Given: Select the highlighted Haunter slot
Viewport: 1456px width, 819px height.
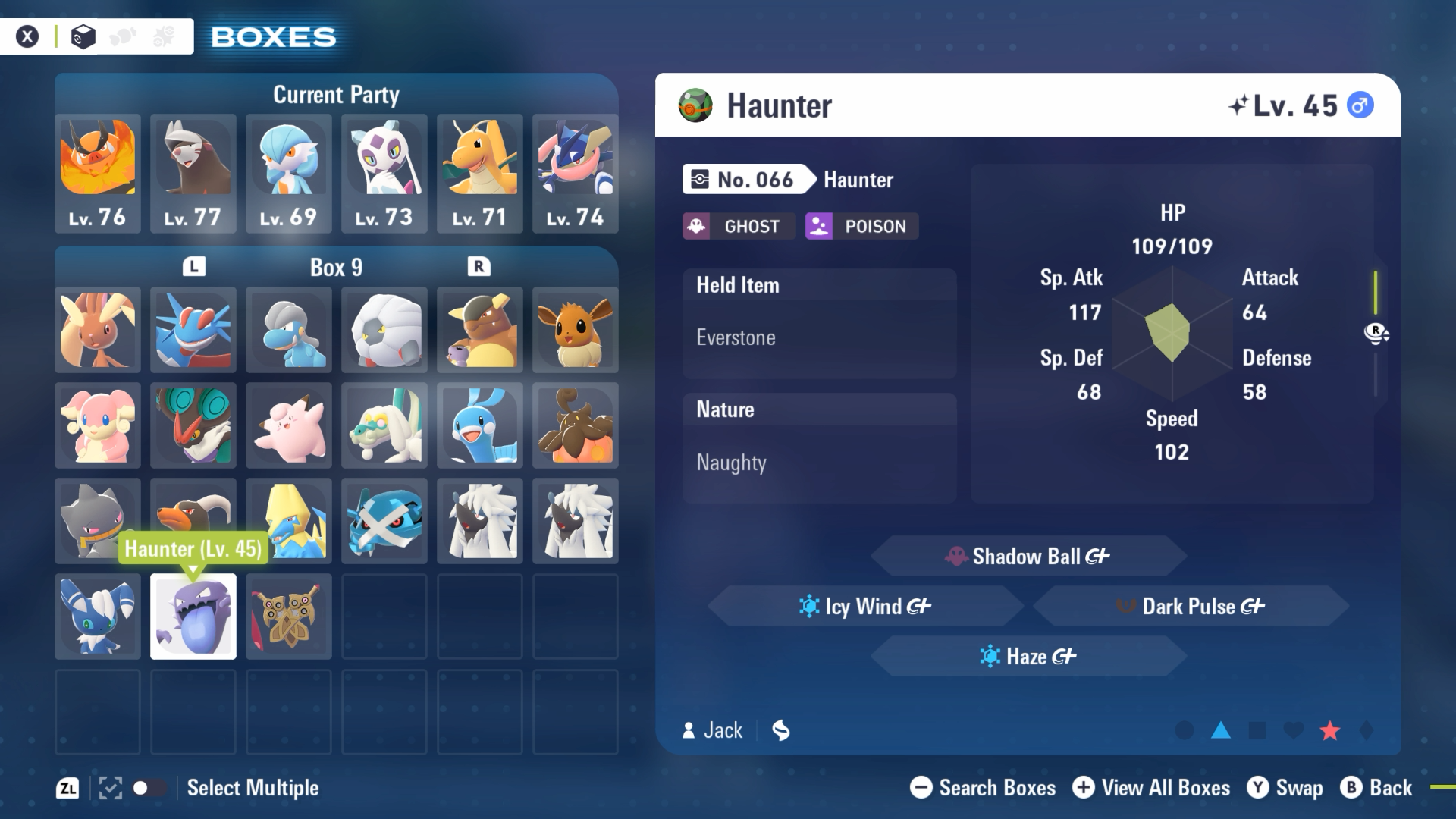Looking at the screenshot, I should click(193, 617).
